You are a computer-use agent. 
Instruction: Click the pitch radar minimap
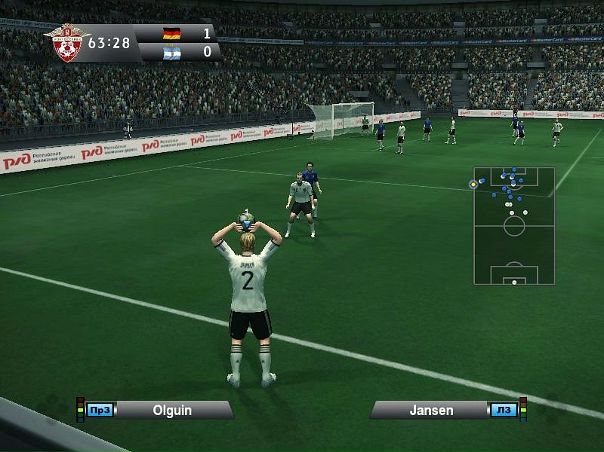pos(514,225)
